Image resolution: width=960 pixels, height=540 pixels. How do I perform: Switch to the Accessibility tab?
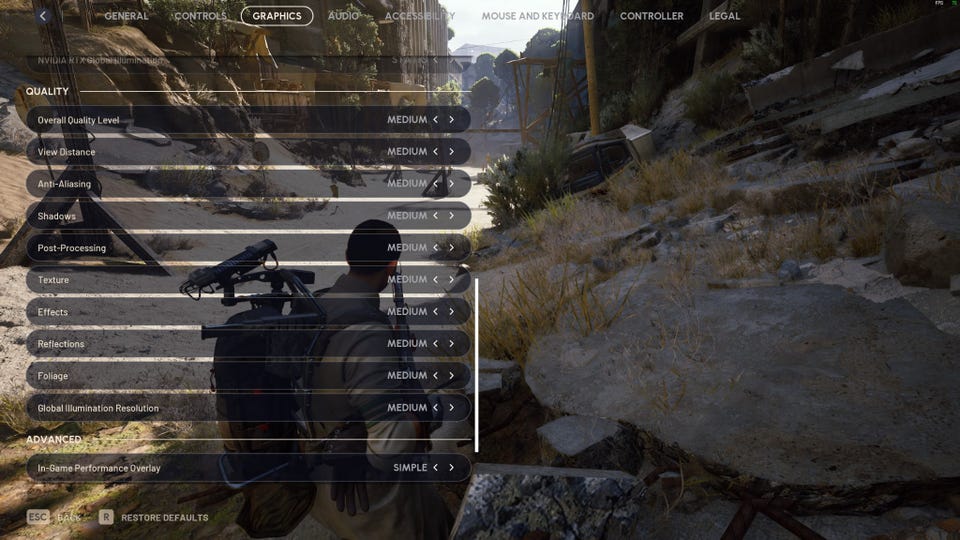tap(419, 16)
